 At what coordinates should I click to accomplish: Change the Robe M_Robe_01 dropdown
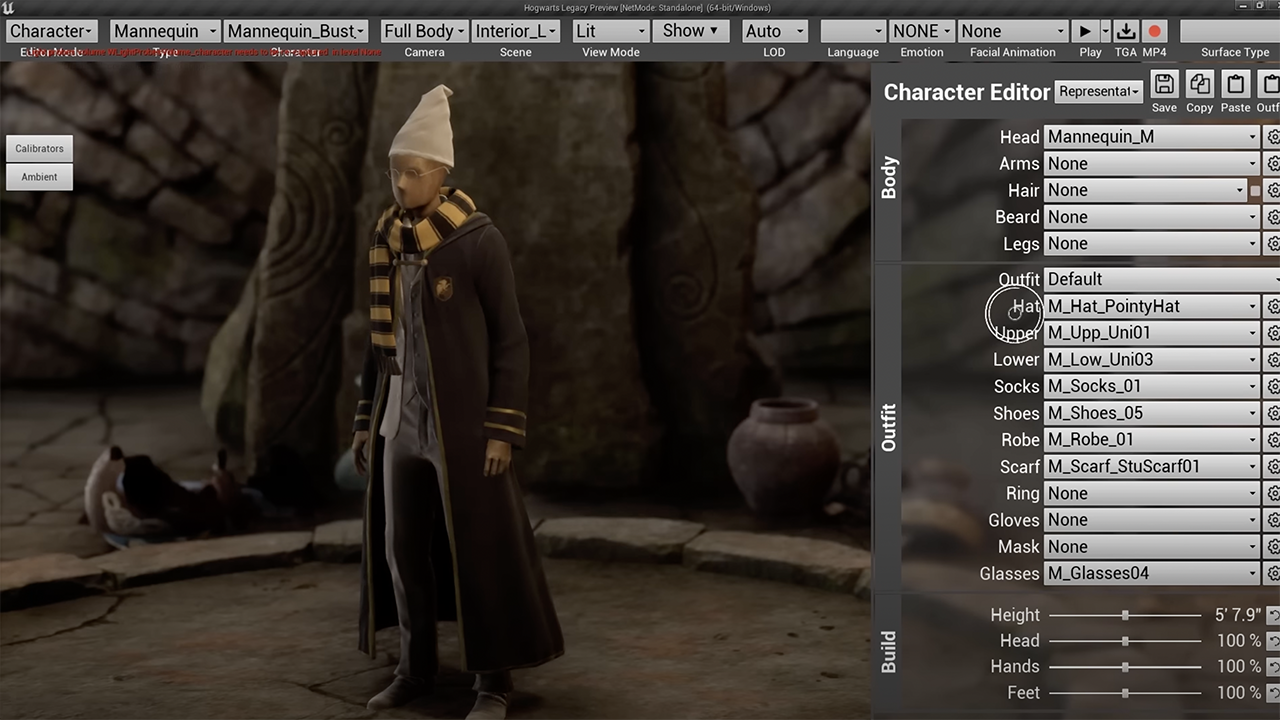click(x=1151, y=440)
